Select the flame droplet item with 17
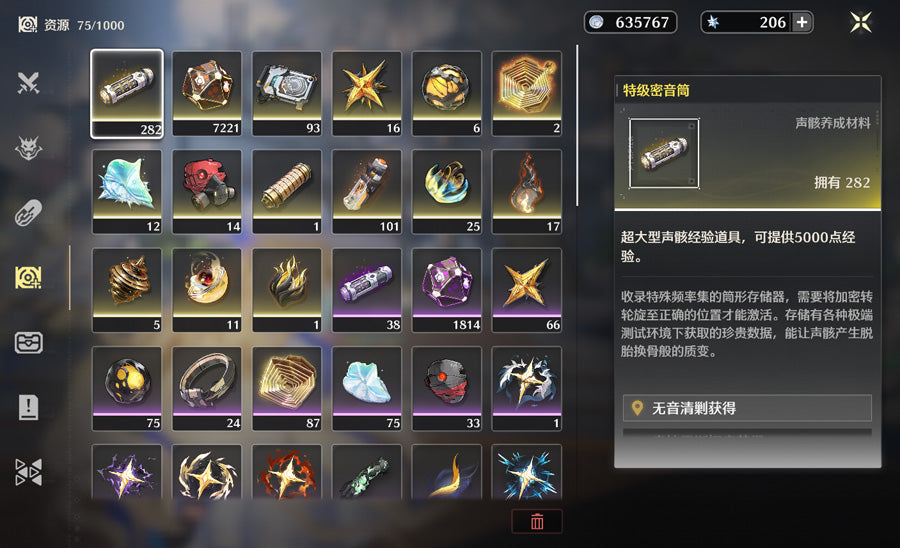Screen dimensions: 900x548 point(527,190)
